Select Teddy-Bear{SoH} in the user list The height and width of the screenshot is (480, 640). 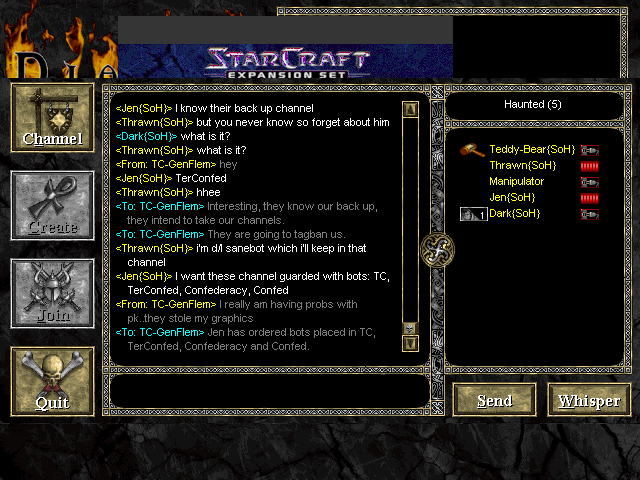(x=531, y=149)
